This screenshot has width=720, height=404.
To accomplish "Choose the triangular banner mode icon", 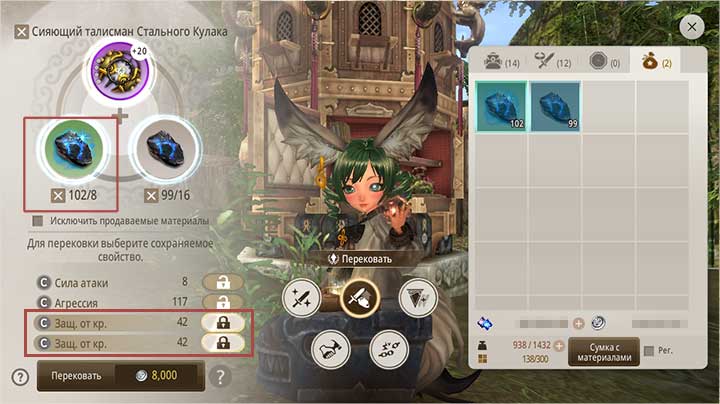I will [x=416, y=297].
